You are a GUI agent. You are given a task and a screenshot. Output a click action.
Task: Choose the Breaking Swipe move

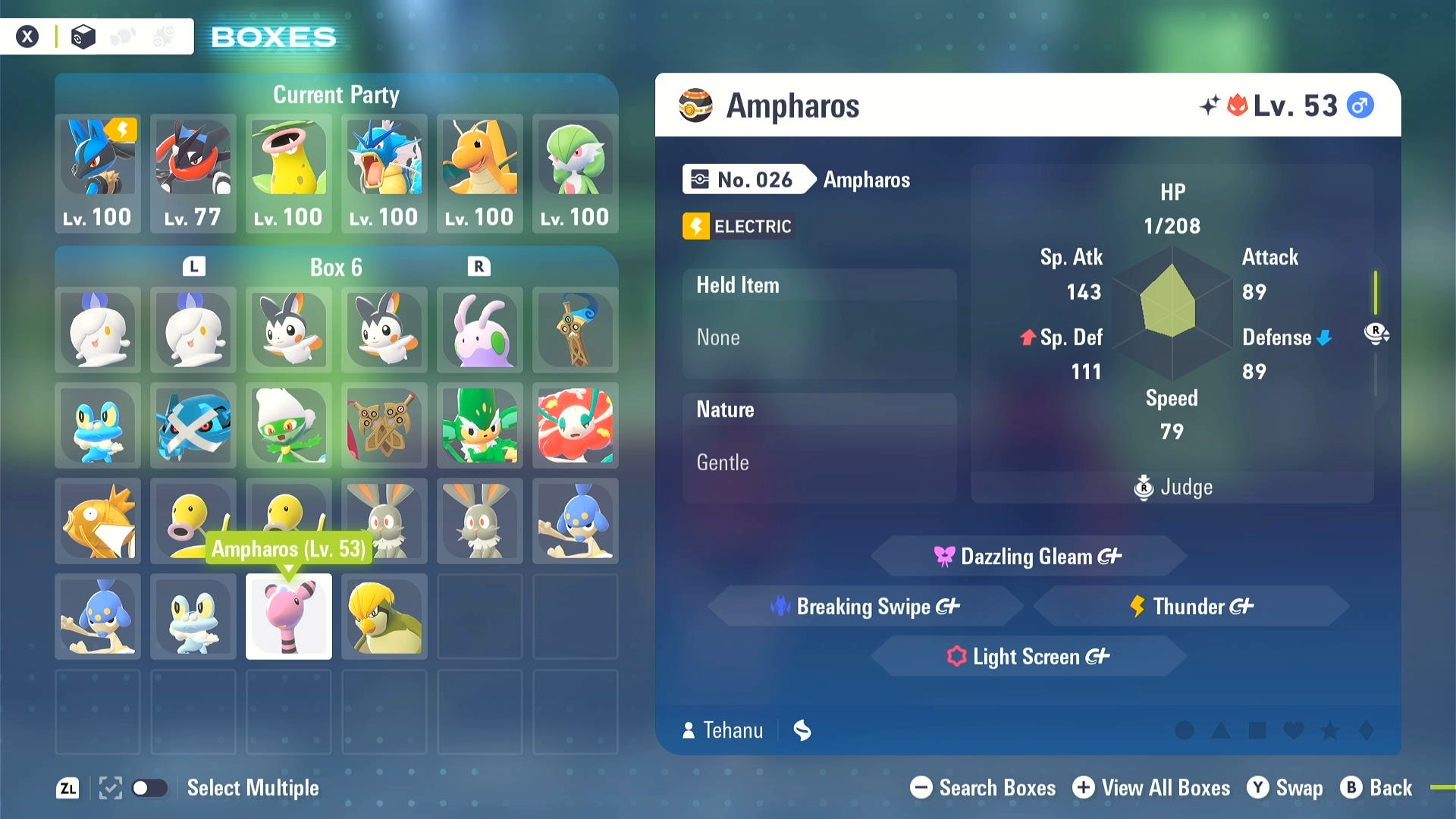coord(865,607)
